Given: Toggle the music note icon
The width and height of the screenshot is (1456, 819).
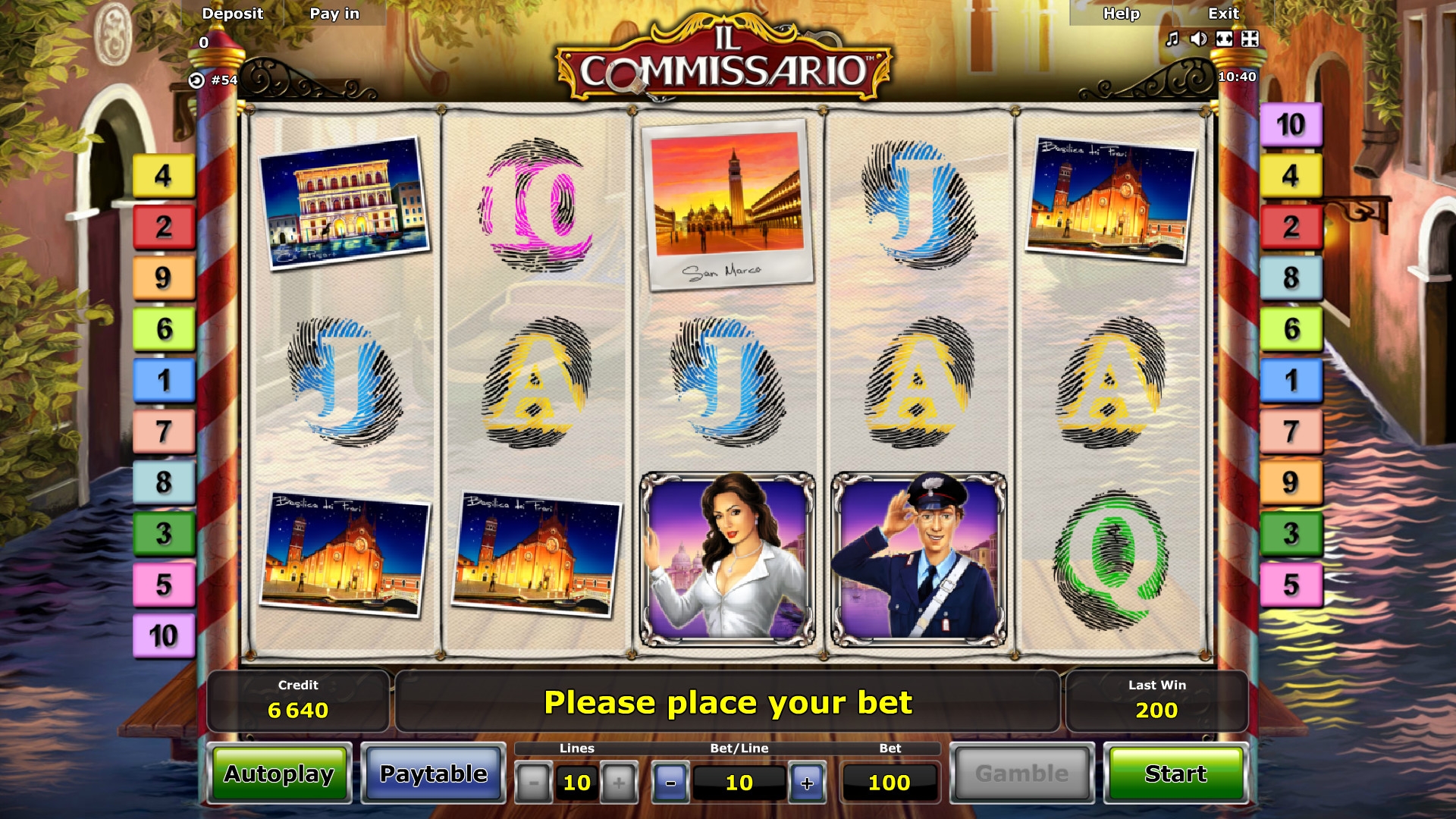Looking at the screenshot, I should pyautogui.click(x=1172, y=39).
